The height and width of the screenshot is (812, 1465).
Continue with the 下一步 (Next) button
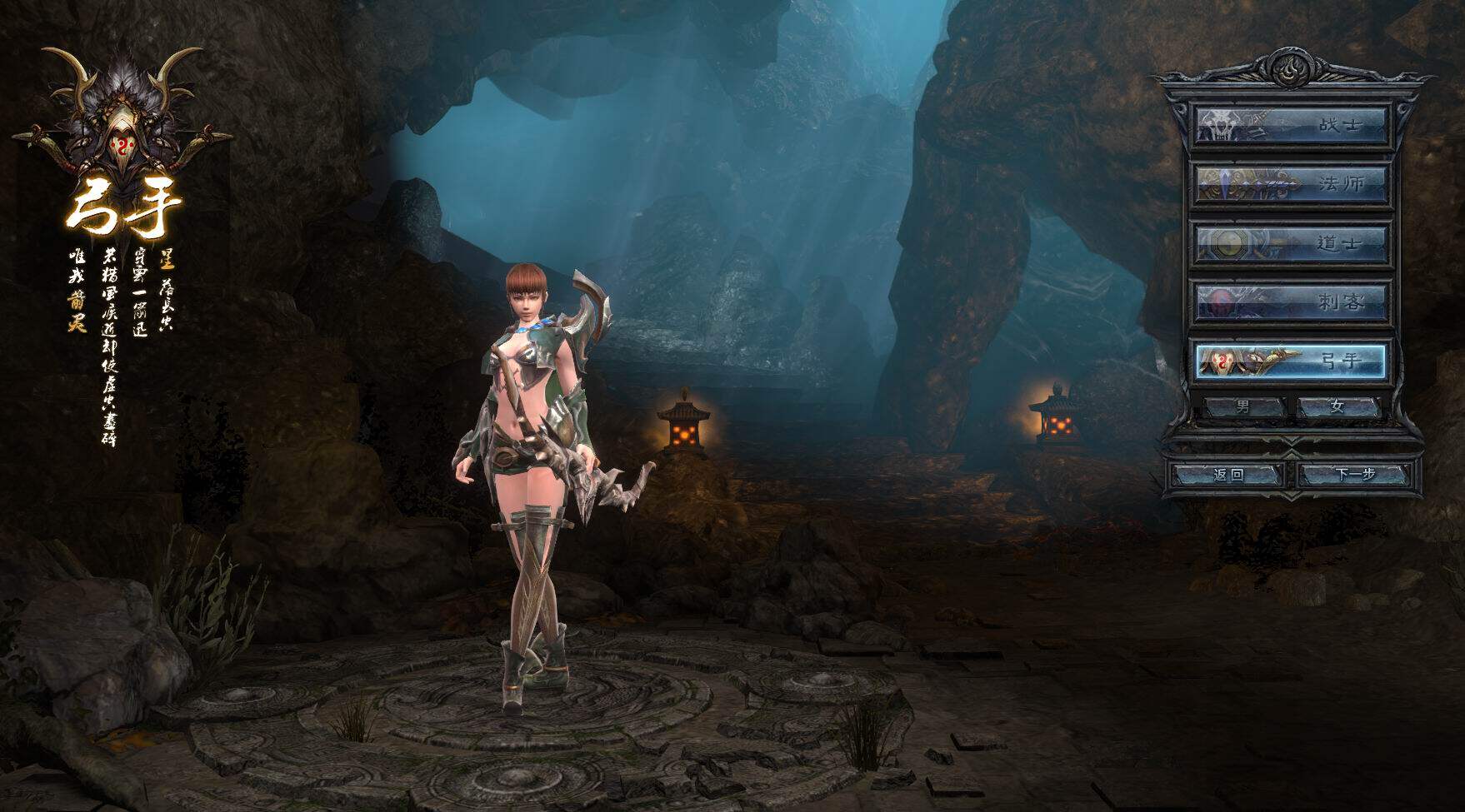click(1354, 475)
